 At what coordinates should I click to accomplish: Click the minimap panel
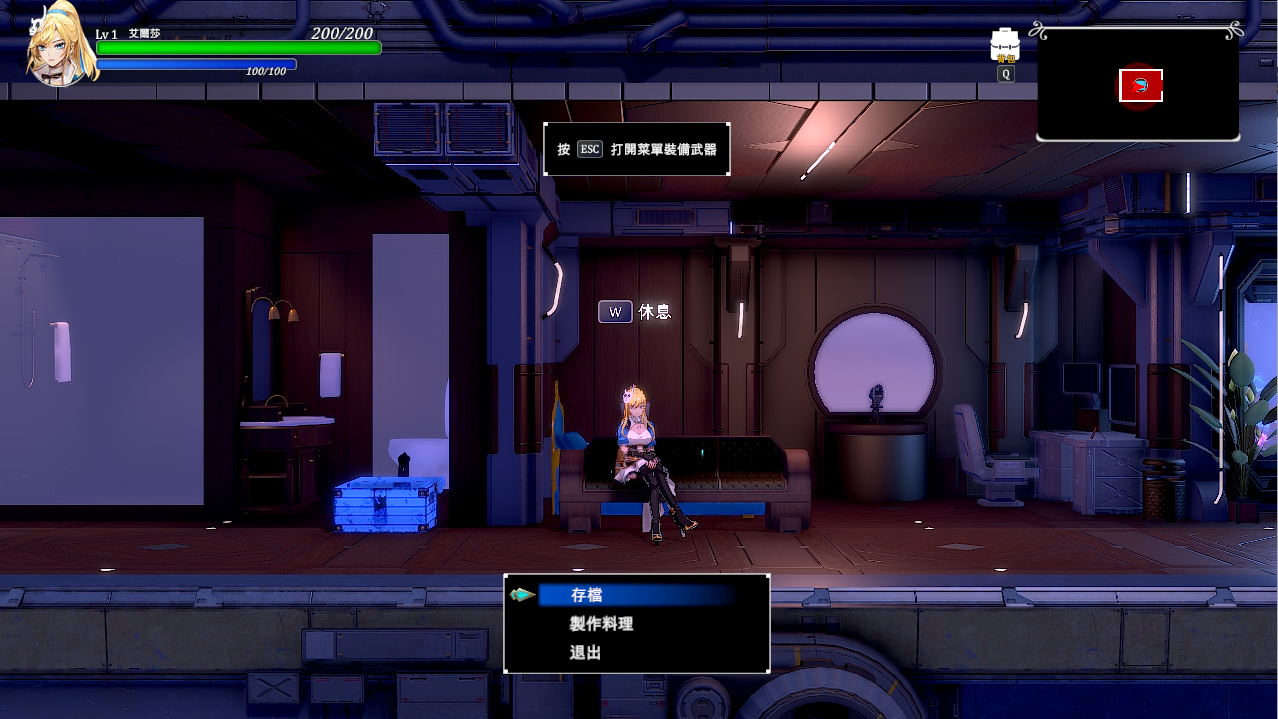click(1138, 85)
